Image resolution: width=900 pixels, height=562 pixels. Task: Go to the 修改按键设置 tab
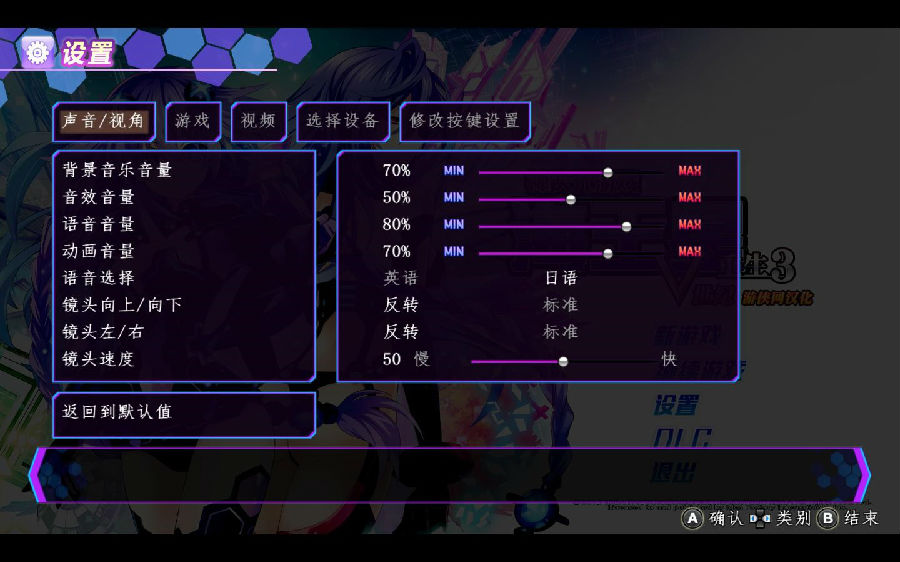point(465,121)
